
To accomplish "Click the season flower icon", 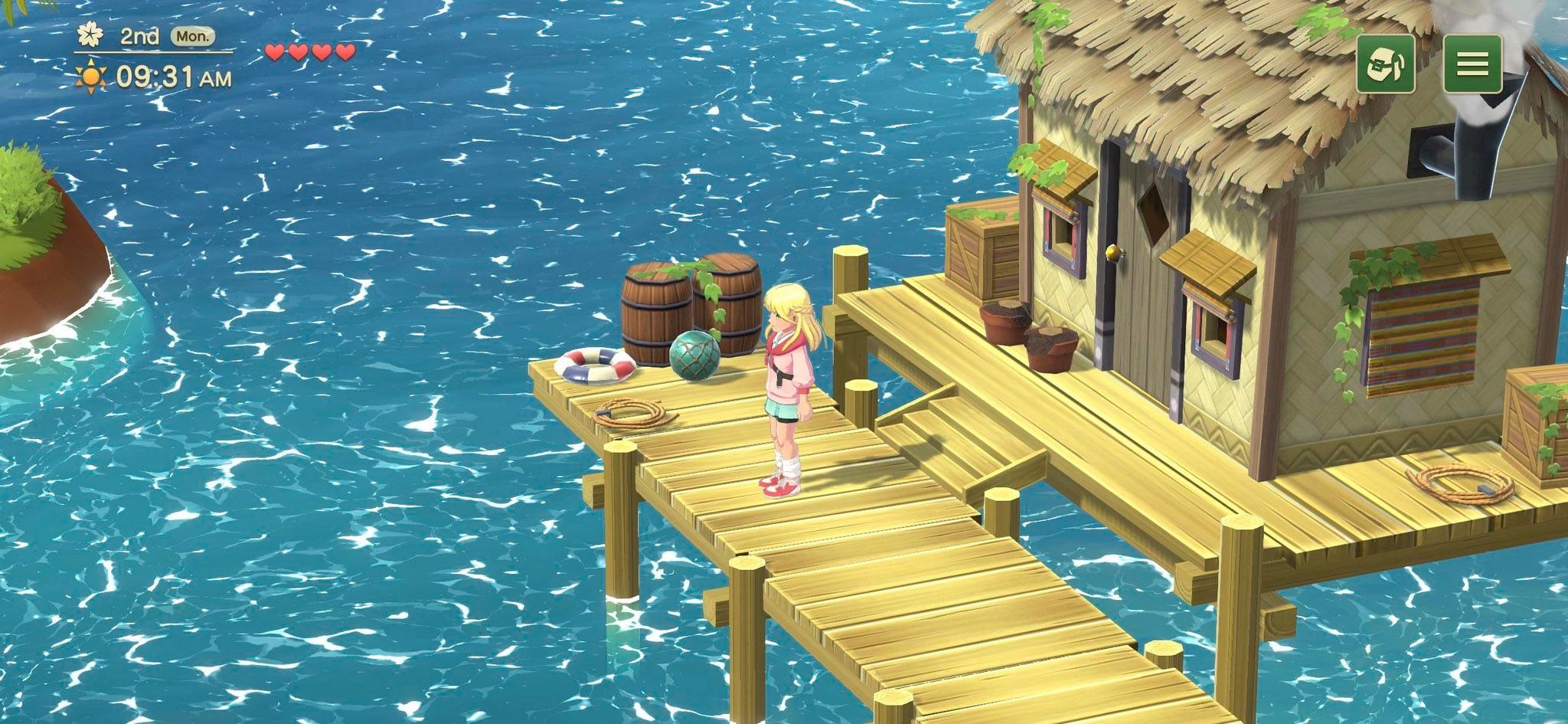I will [89, 35].
